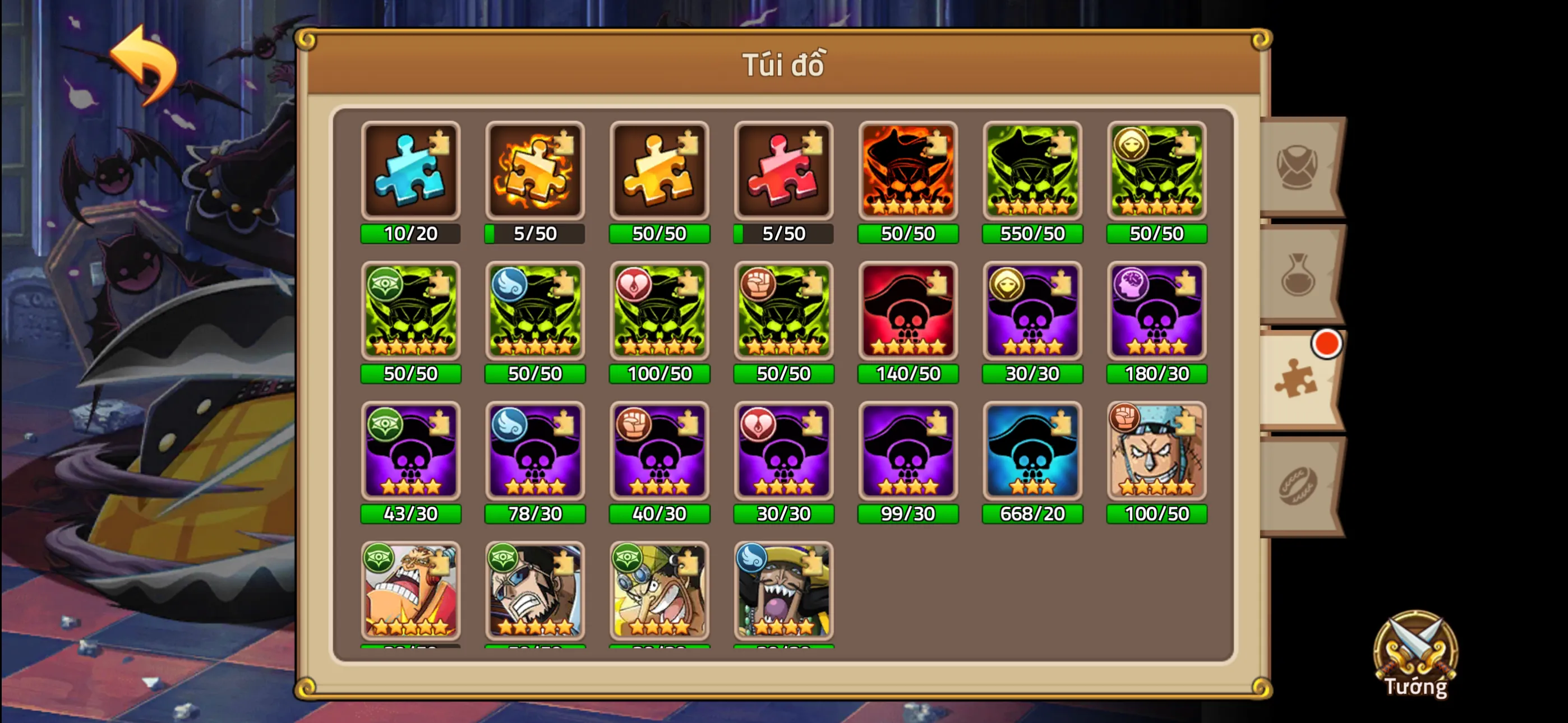Select the winged-emblem green skull shard
Image resolution: width=1568 pixels, height=723 pixels.
[535, 312]
